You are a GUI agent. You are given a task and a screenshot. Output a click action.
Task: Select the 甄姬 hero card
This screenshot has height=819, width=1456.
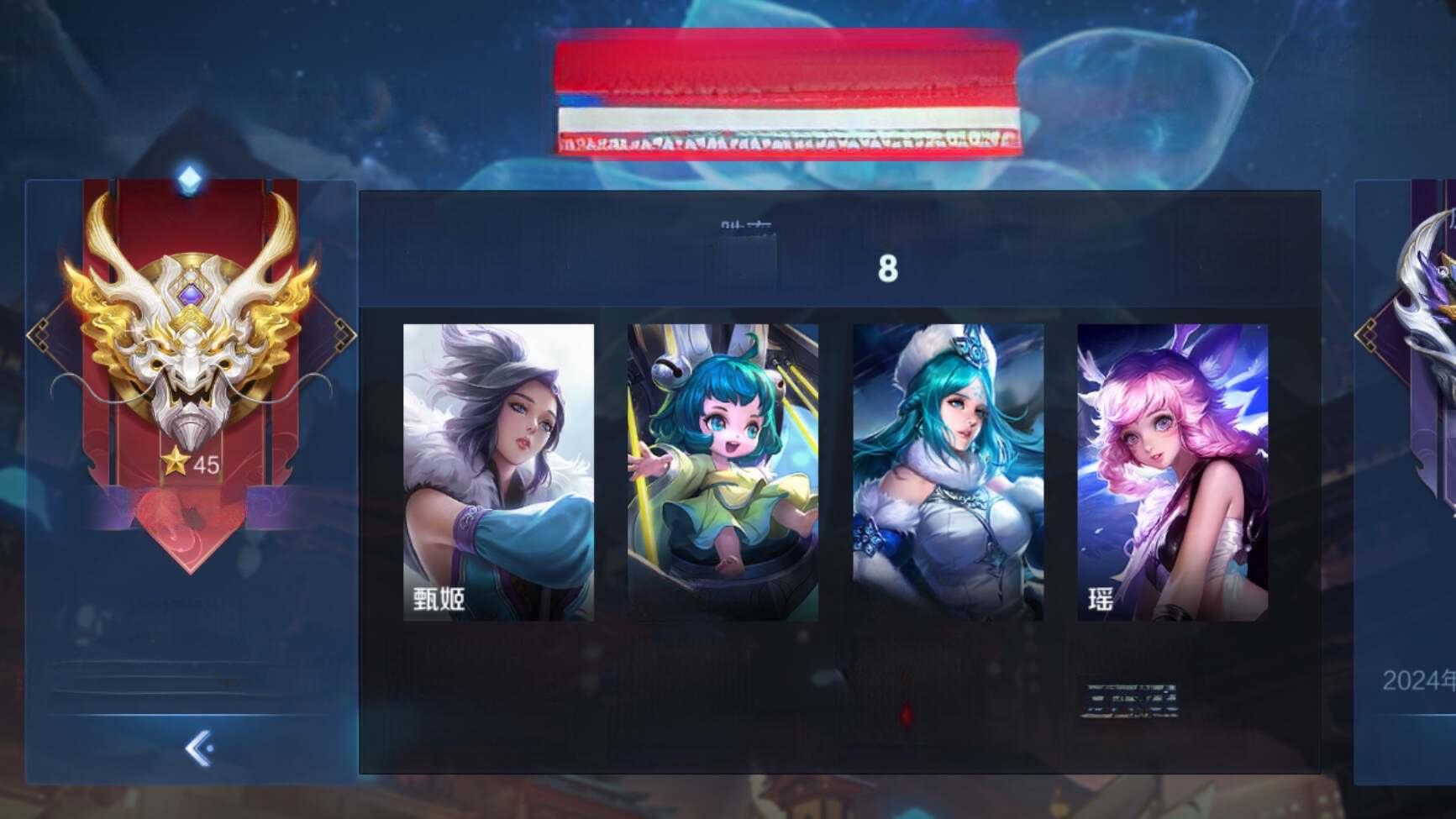tap(498, 472)
